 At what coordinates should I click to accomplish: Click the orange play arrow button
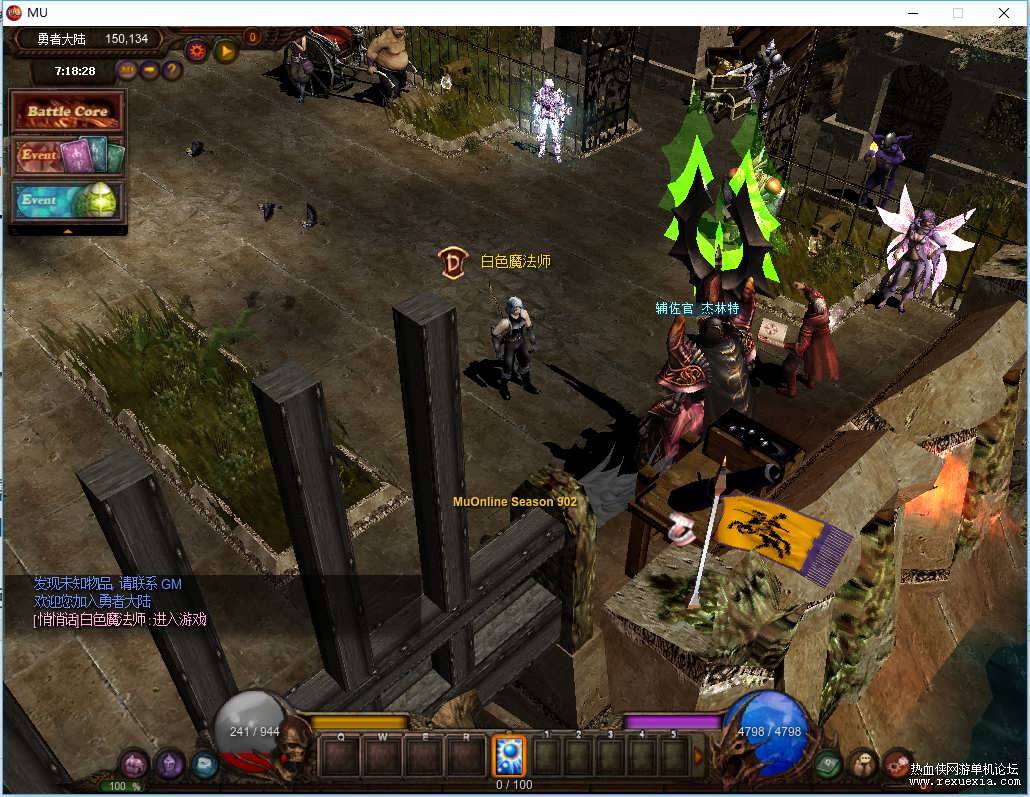click(x=225, y=48)
